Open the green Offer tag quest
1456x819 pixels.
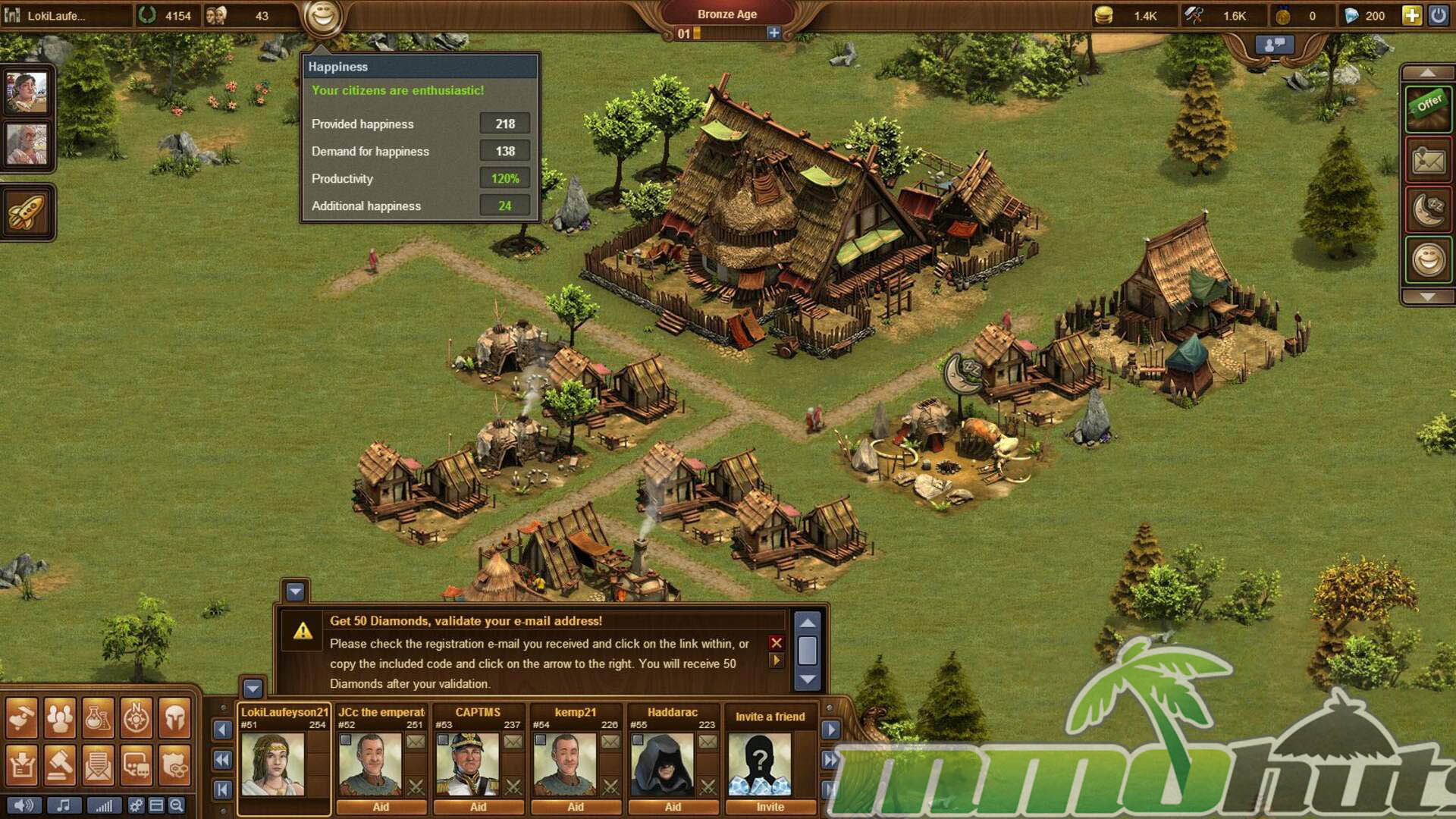tap(1428, 106)
